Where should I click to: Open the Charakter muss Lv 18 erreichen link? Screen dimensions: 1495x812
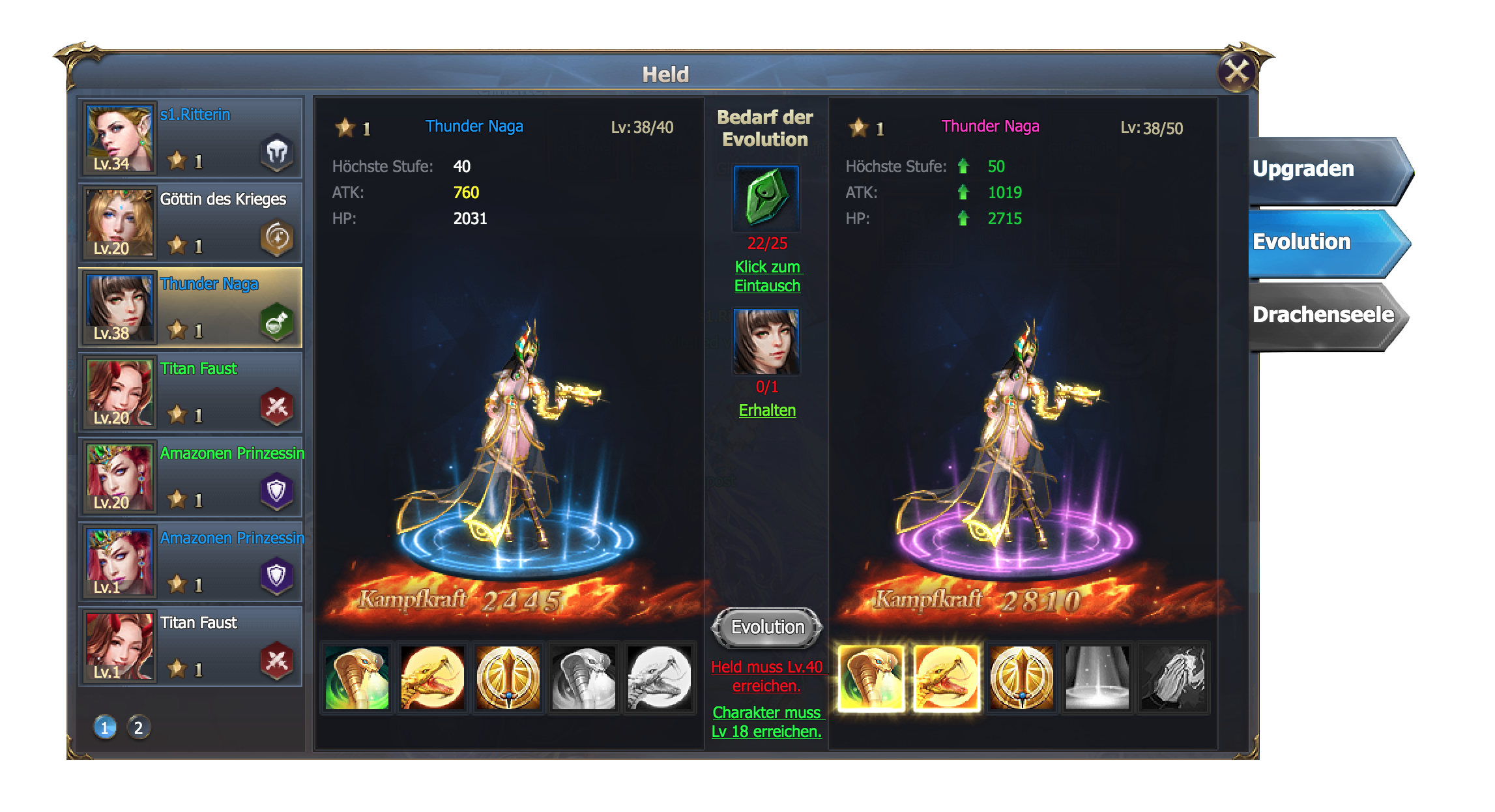[x=767, y=722]
